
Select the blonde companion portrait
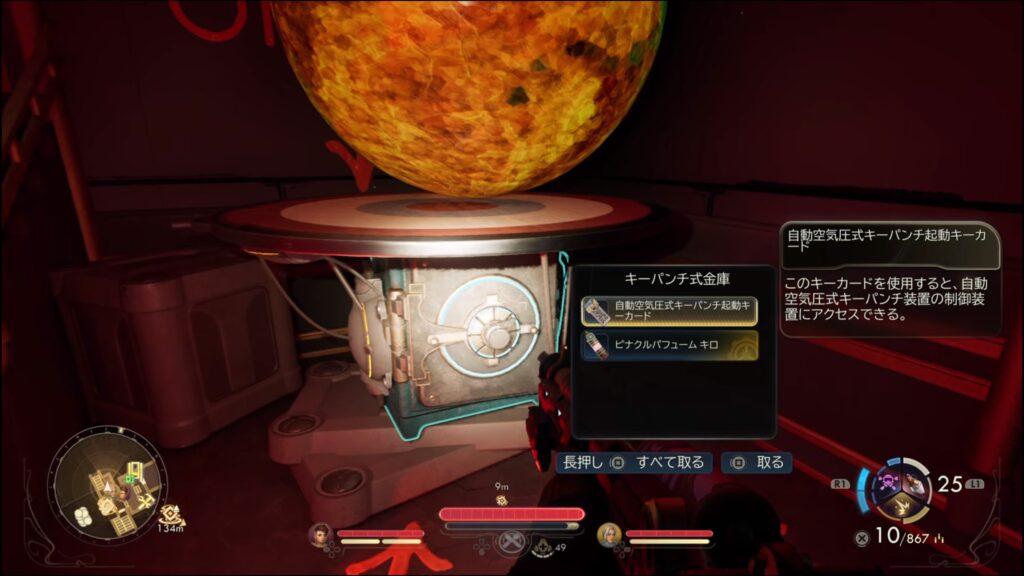click(x=607, y=535)
